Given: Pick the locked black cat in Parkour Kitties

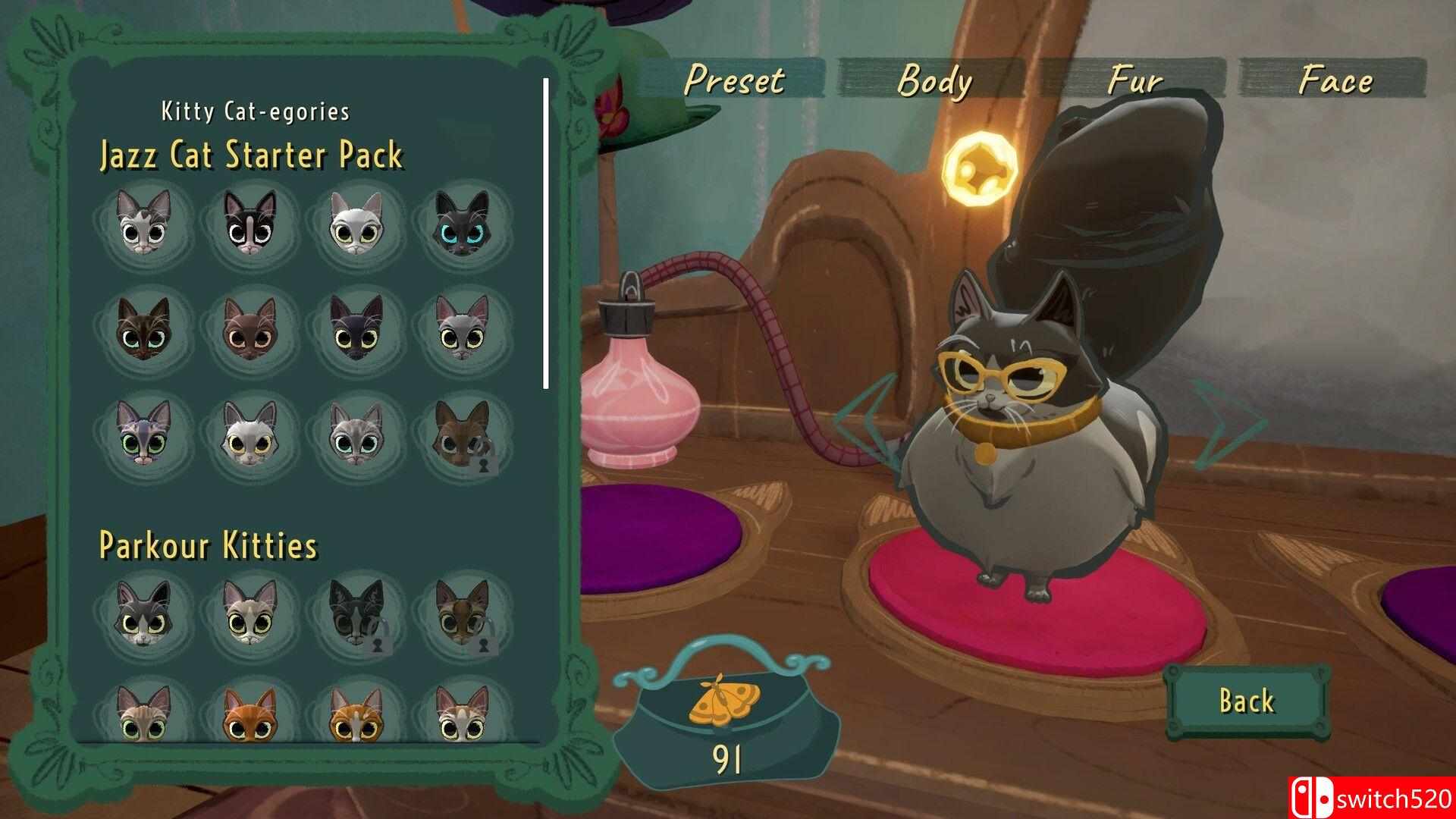Looking at the screenshot, I should pyautogui.click(x=356, y=613).
